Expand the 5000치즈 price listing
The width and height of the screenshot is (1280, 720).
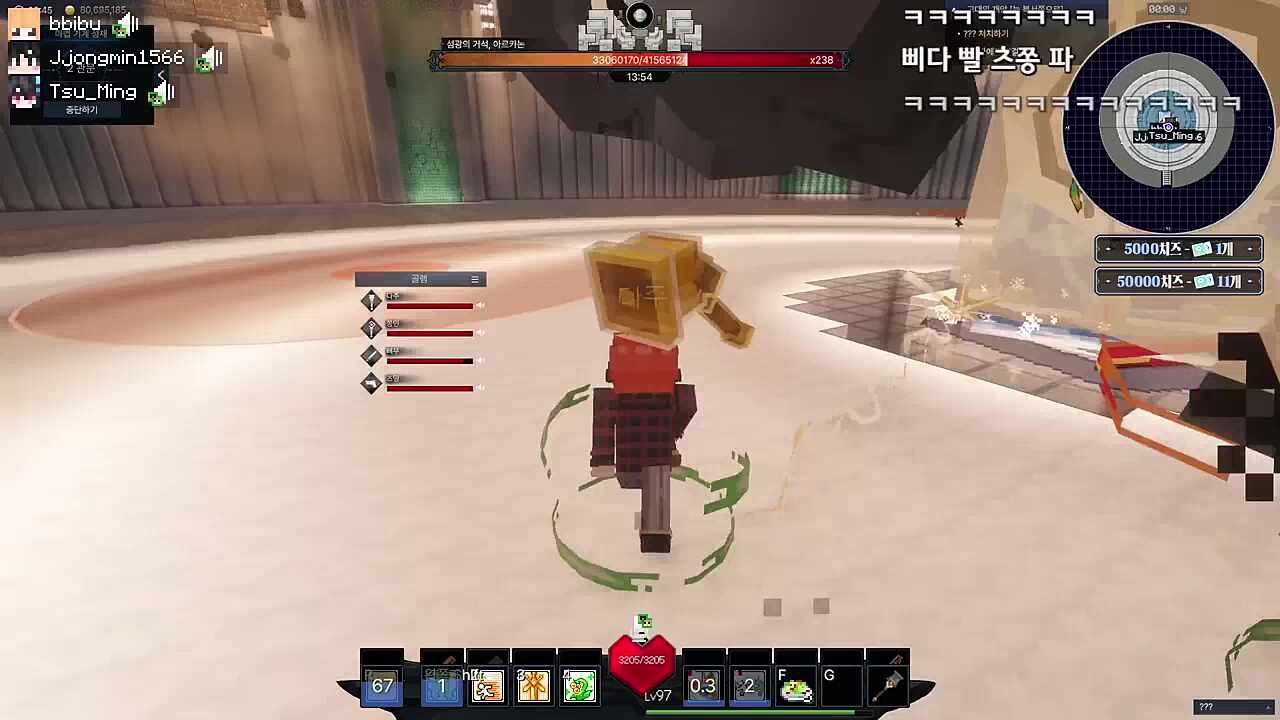pyautogui.click(x=1178, y=249)
